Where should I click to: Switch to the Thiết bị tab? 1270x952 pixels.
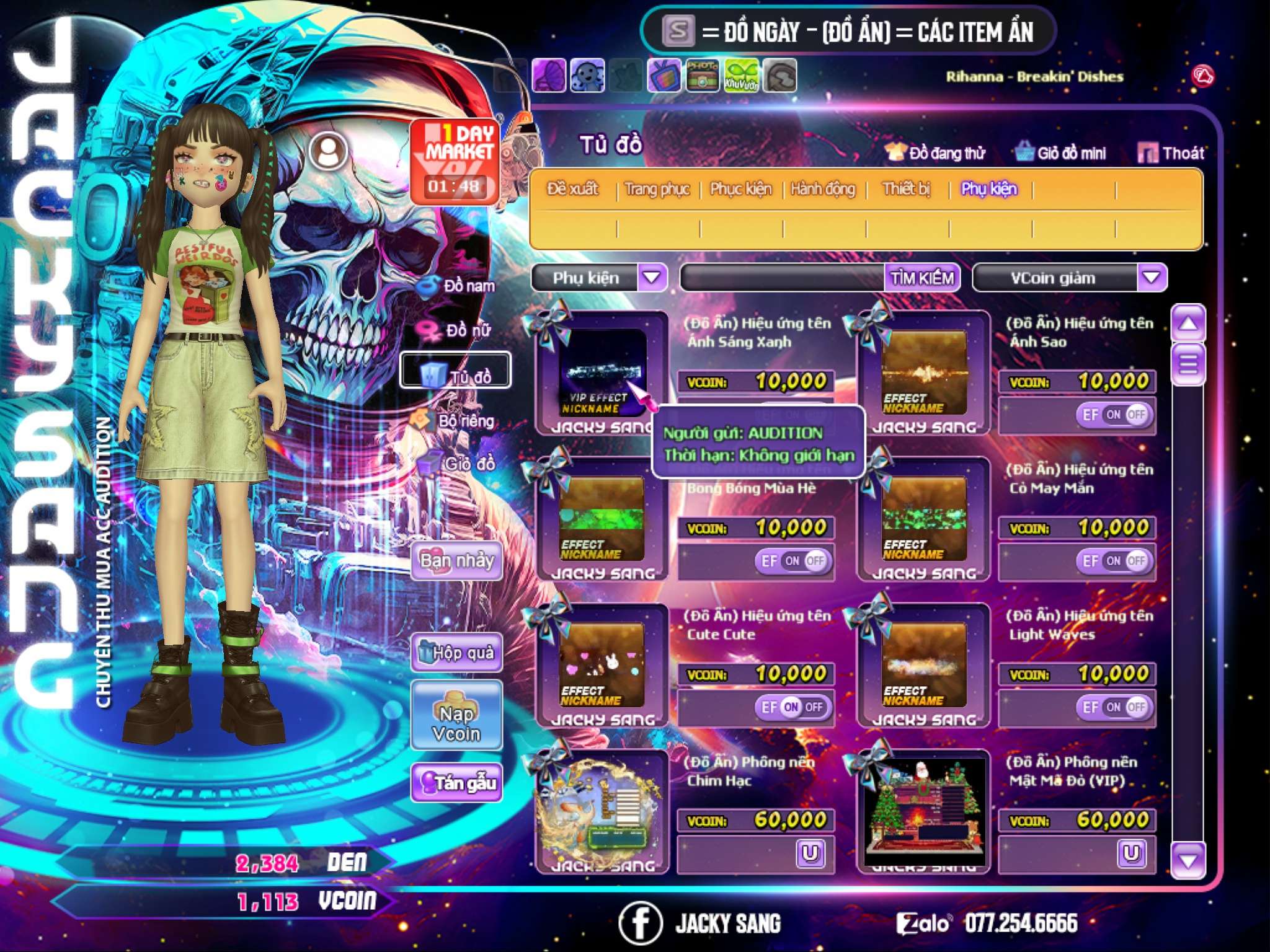coord(906,189)
